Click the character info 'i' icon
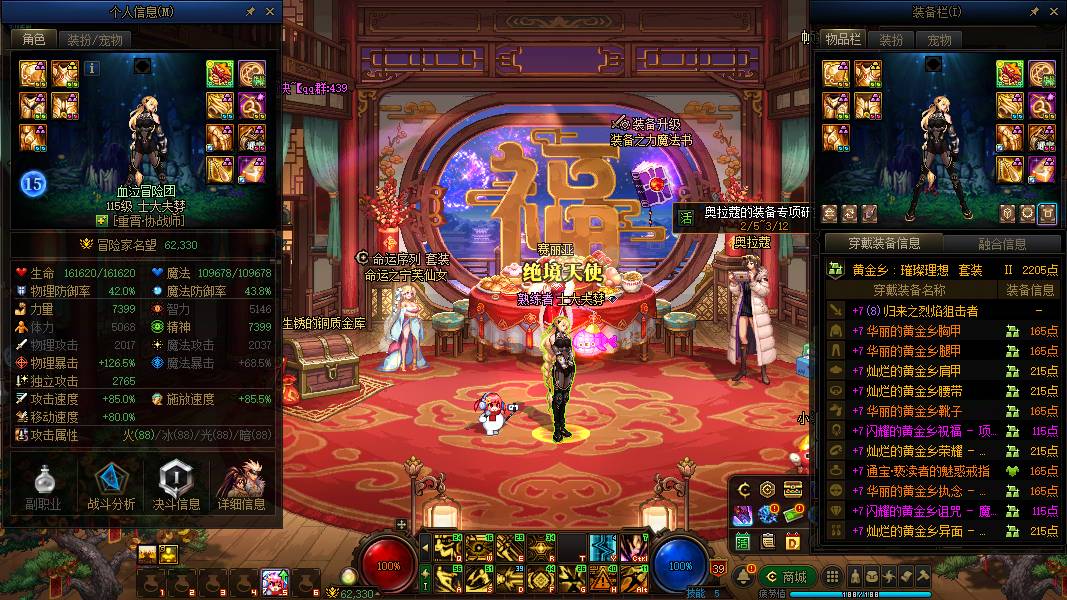Image resolution: width=1067 pixels, height=600 pixels. coord(92,68)
